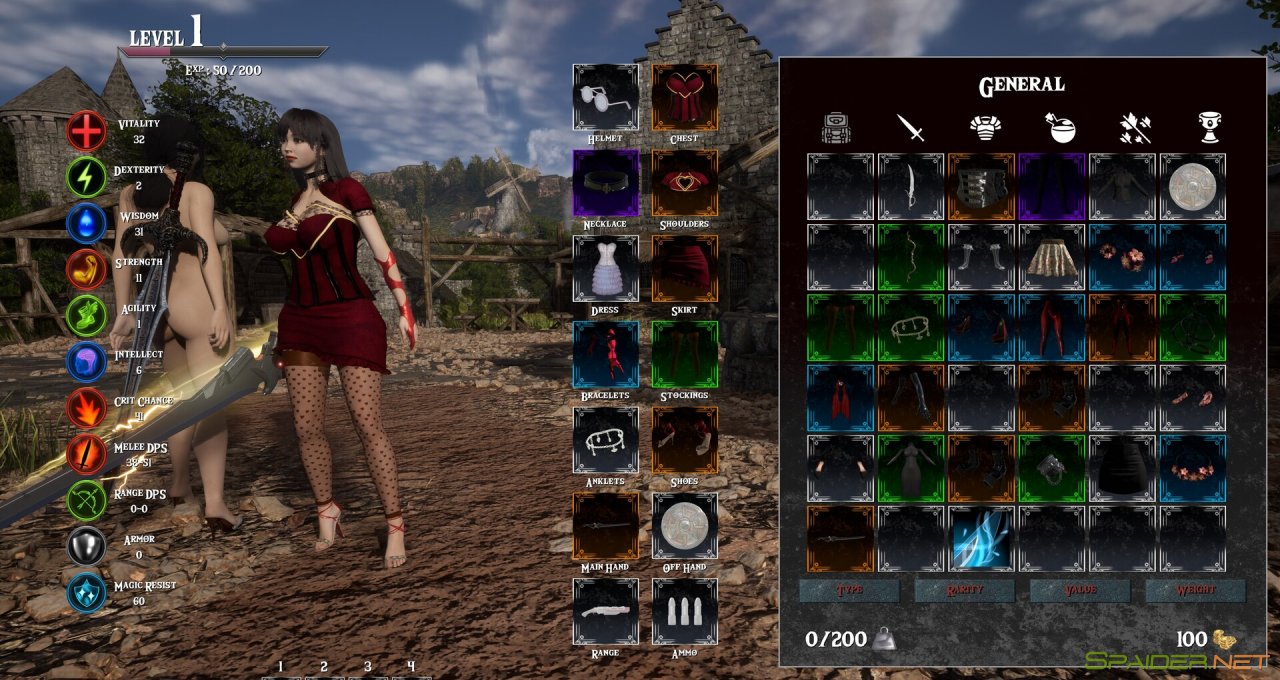Choose the Necklace choker equipment slot
This screenshot has height=680, width=1280.
[x=606, y=183]
